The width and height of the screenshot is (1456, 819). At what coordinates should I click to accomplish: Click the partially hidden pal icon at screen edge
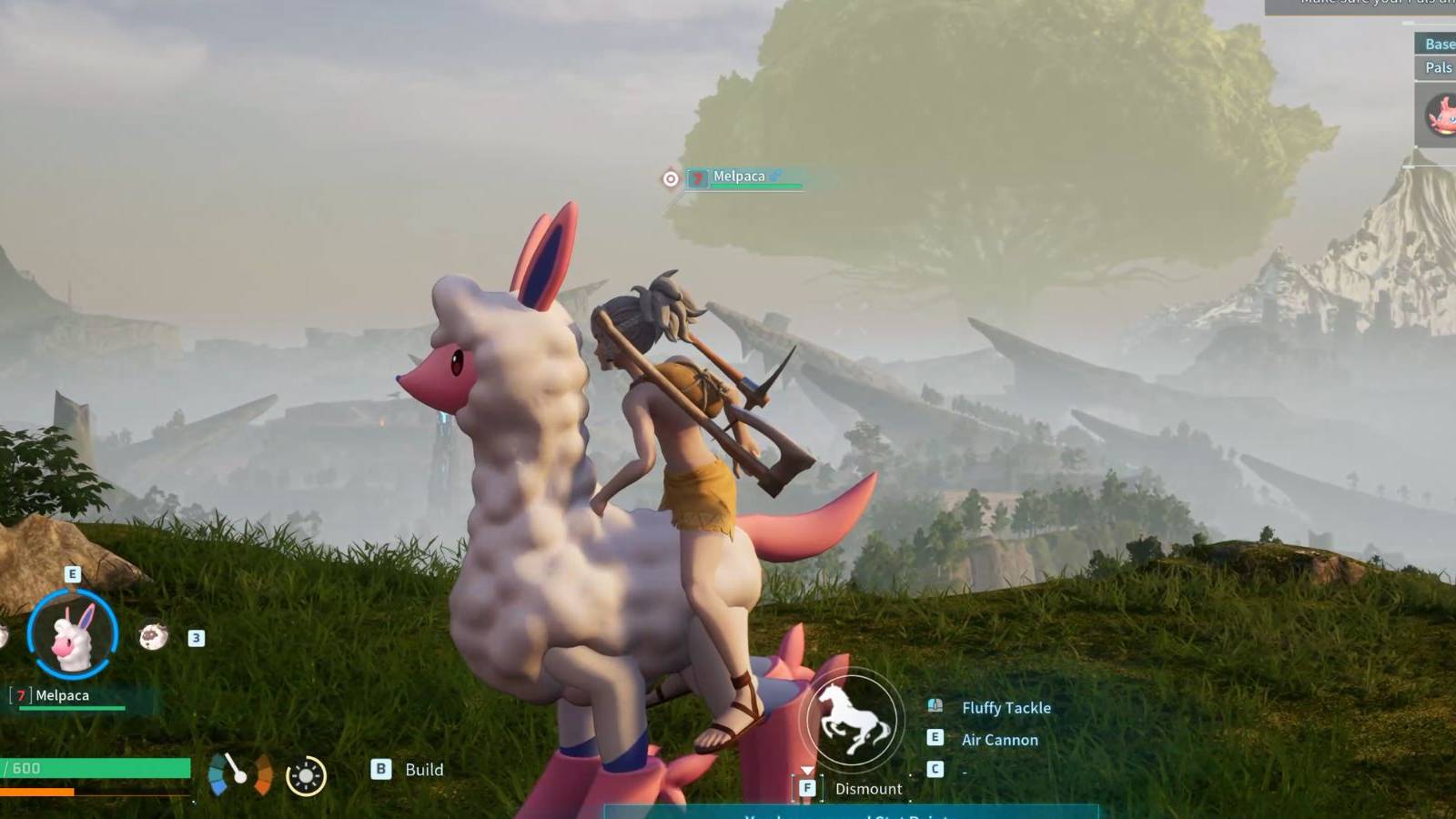coord(5,637)
